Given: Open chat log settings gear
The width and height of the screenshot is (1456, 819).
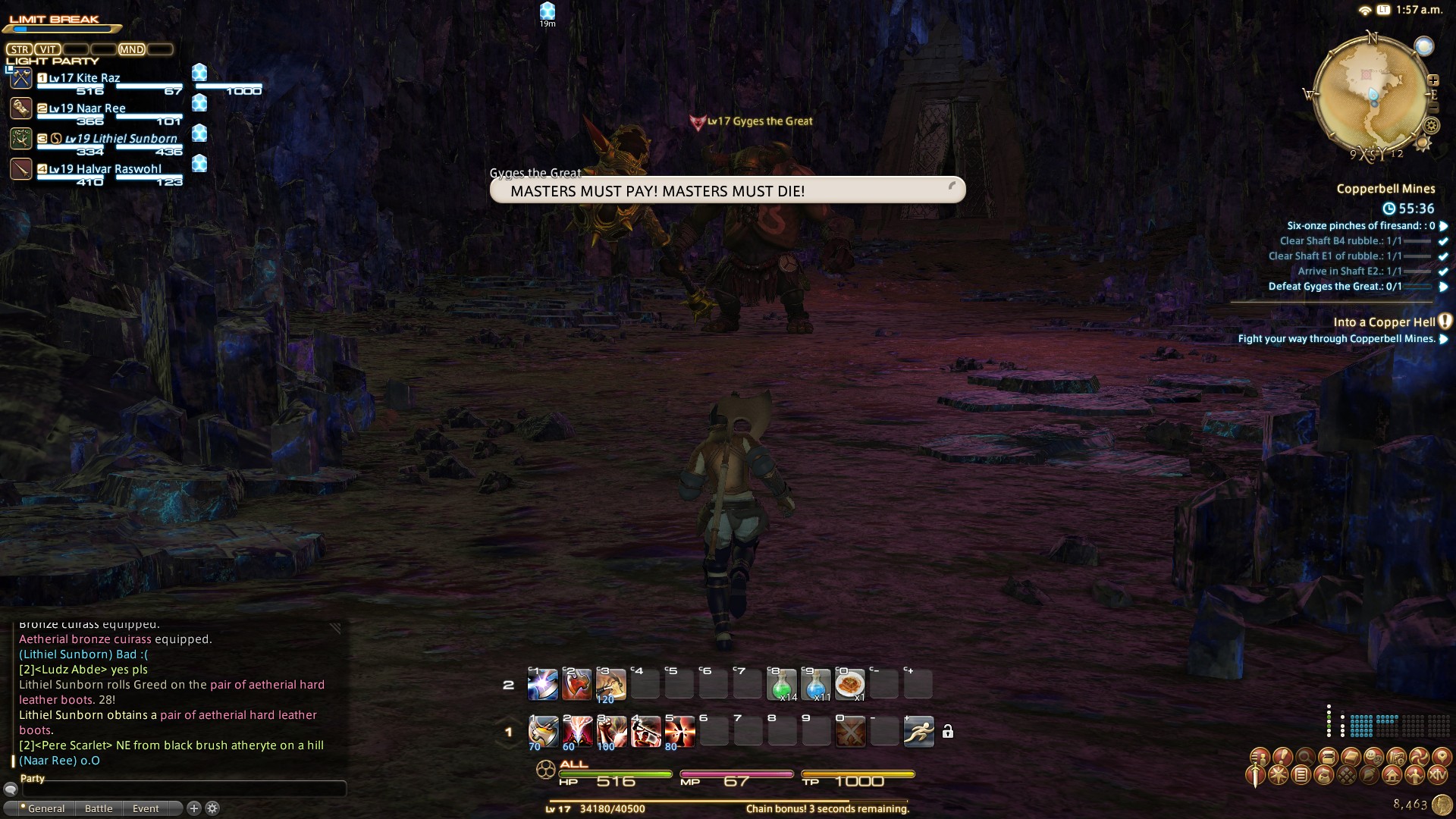Looking at the screenshot, I should click(212, 808).
